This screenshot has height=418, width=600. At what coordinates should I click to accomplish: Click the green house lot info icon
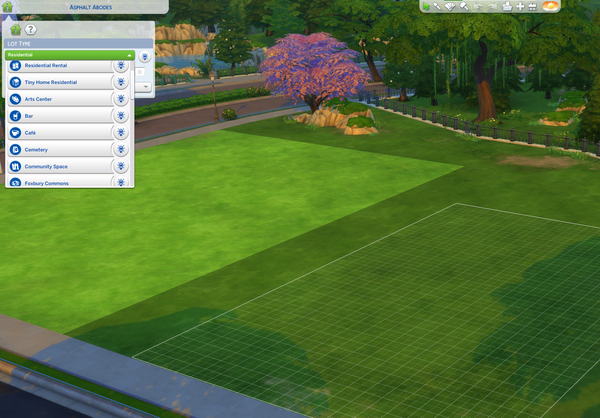(x=15, y=30)
